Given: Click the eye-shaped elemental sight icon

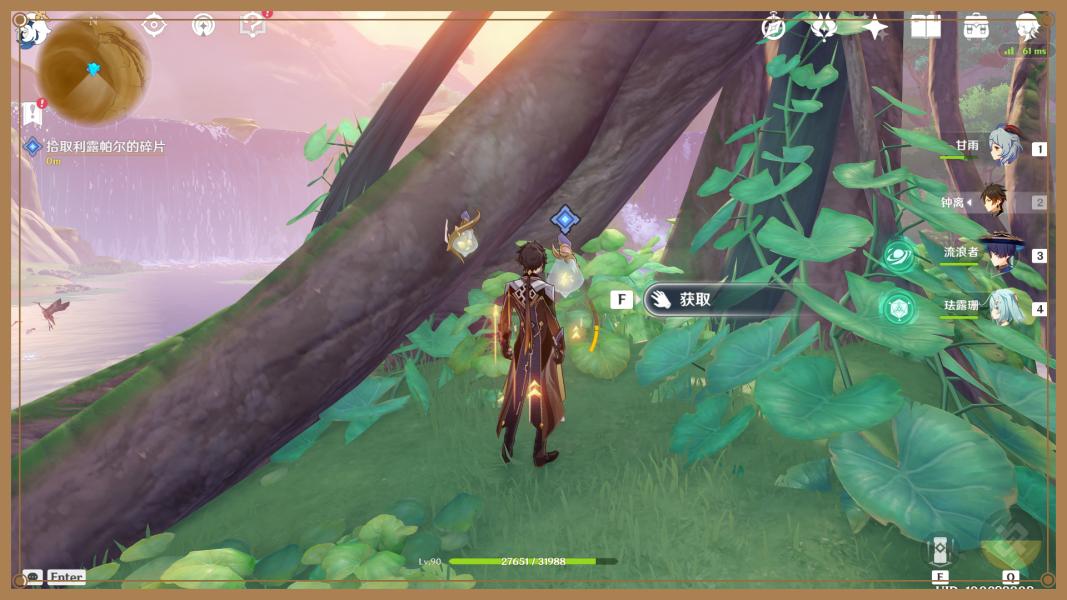Looking at the screenshot, I should coord(154,25).
